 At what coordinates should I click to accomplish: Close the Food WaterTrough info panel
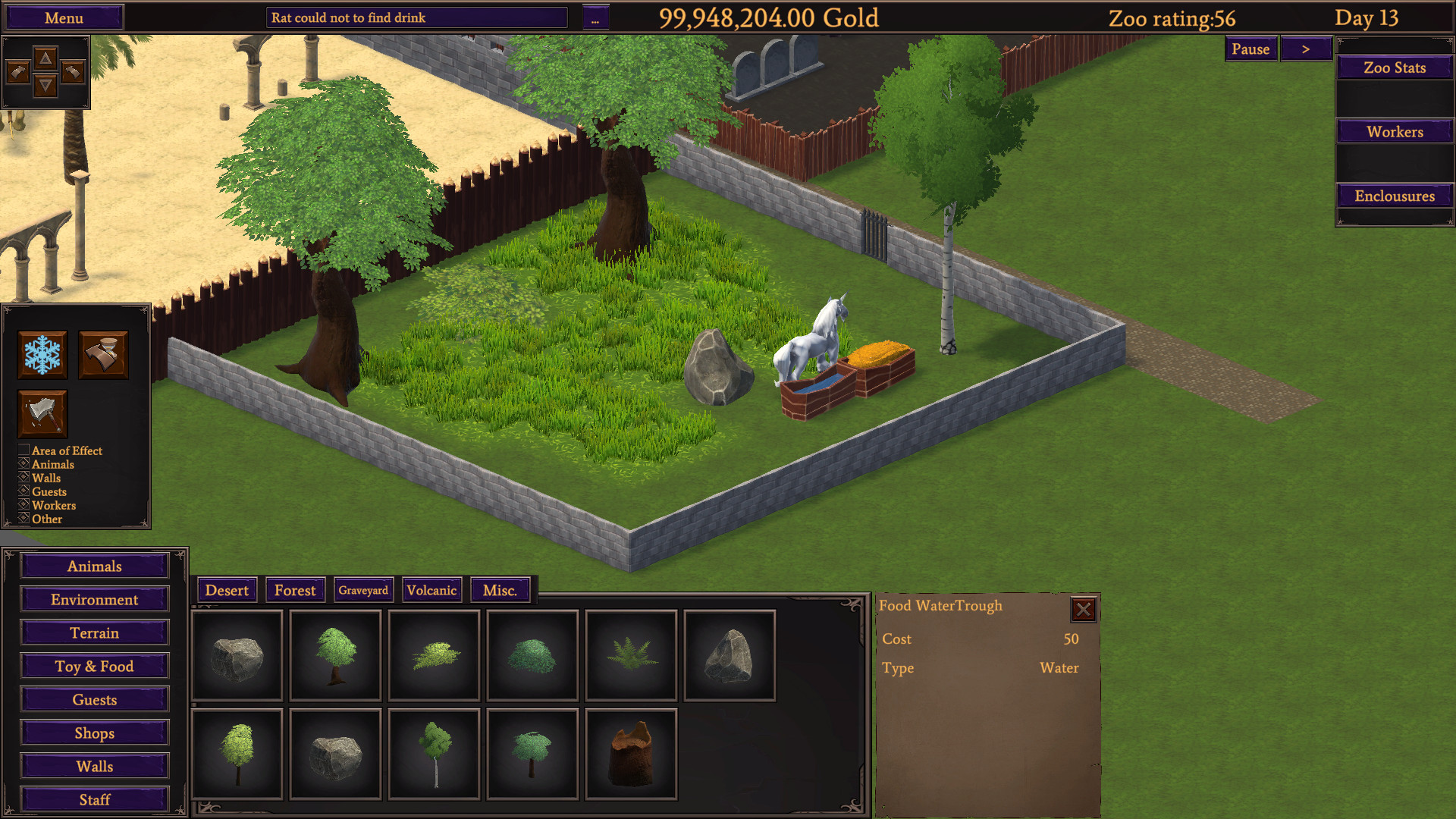pos(1084,610)
